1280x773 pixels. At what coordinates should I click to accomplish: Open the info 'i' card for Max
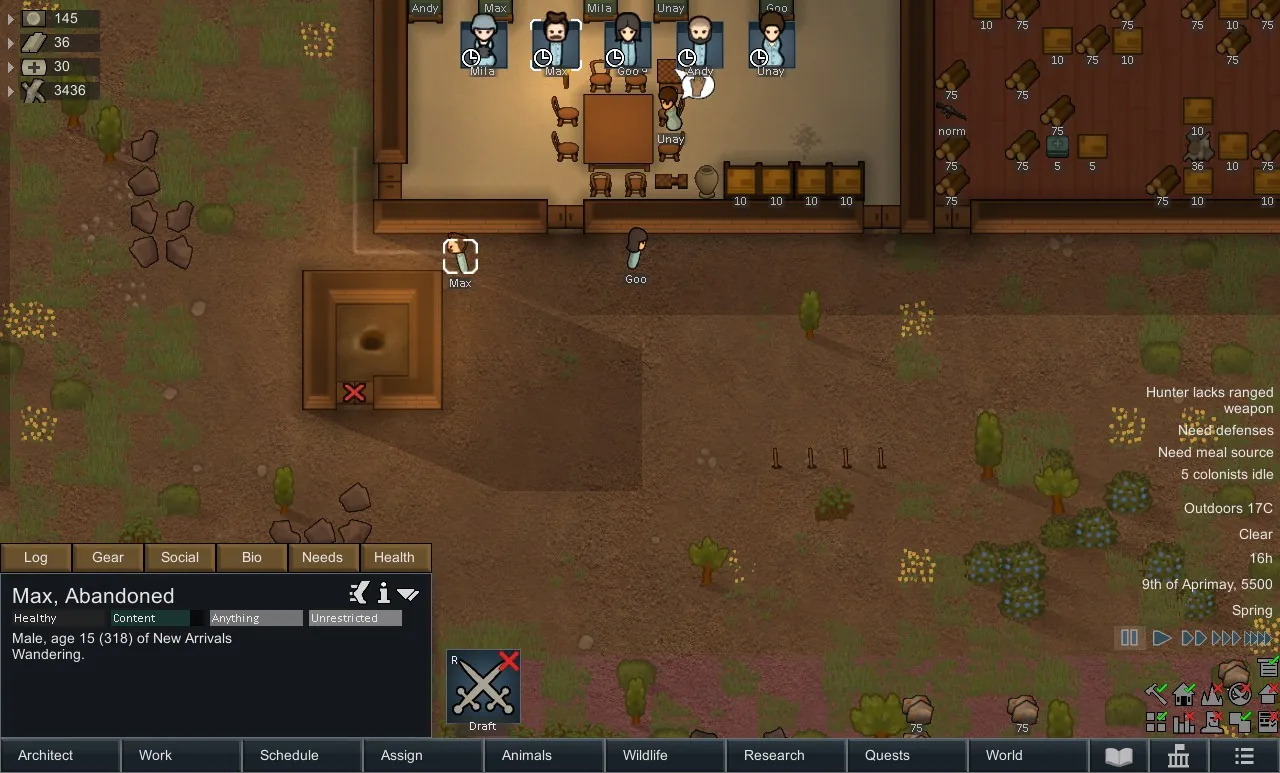[383, 594]
